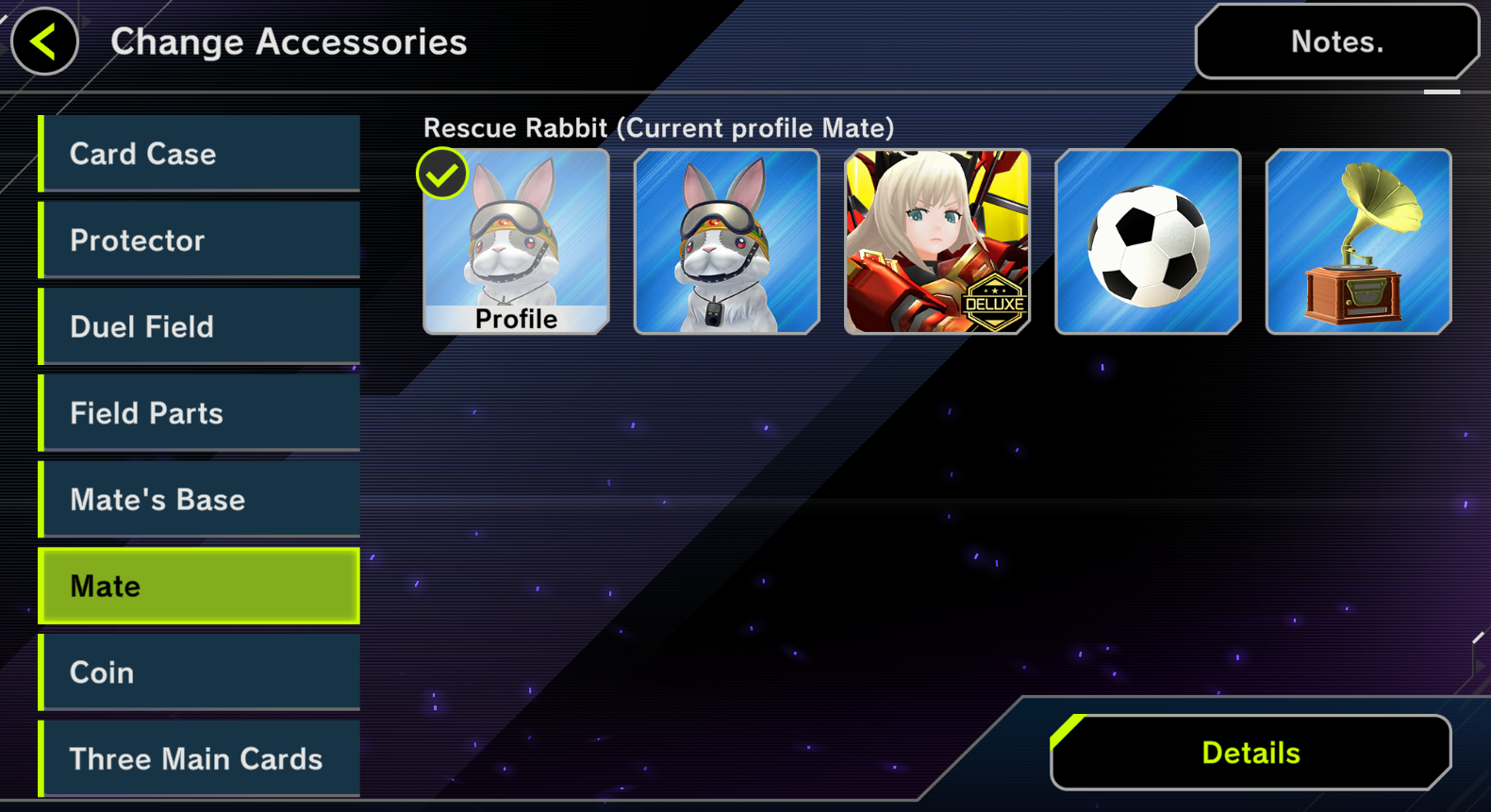1491x812 pixels.
Task: Show the Mate's Base category
Action: [x=200, y=500]
